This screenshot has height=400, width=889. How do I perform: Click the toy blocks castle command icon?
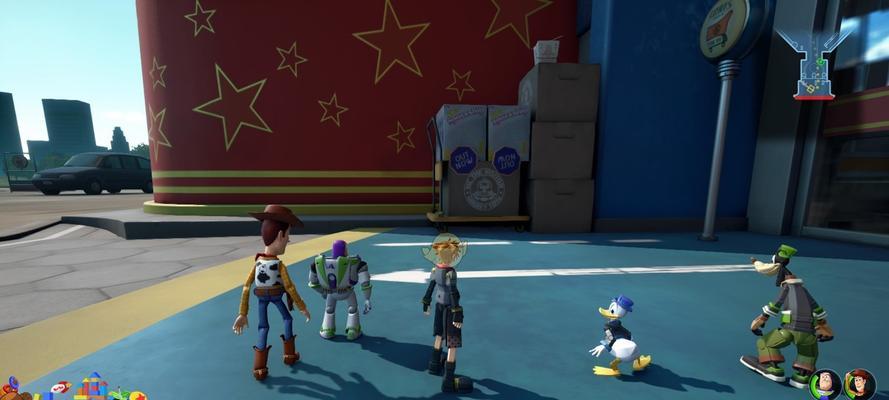coord(93,385)
